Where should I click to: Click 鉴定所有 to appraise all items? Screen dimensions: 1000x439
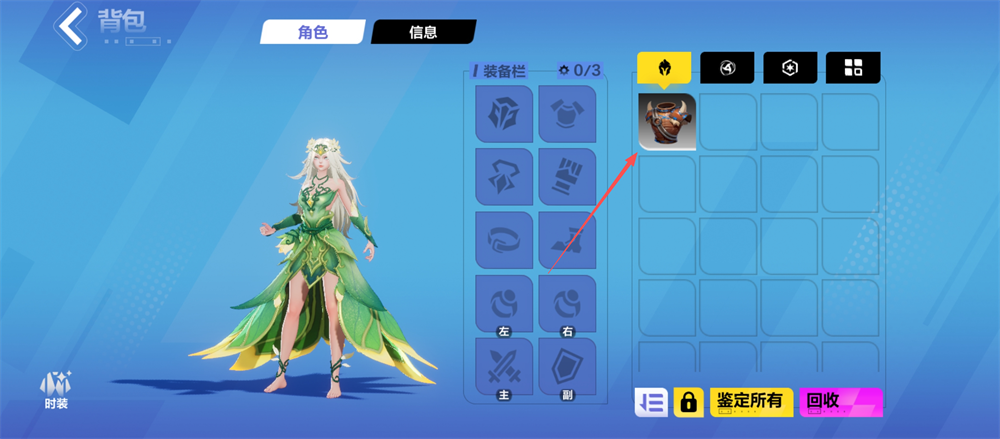pos(752,402)
